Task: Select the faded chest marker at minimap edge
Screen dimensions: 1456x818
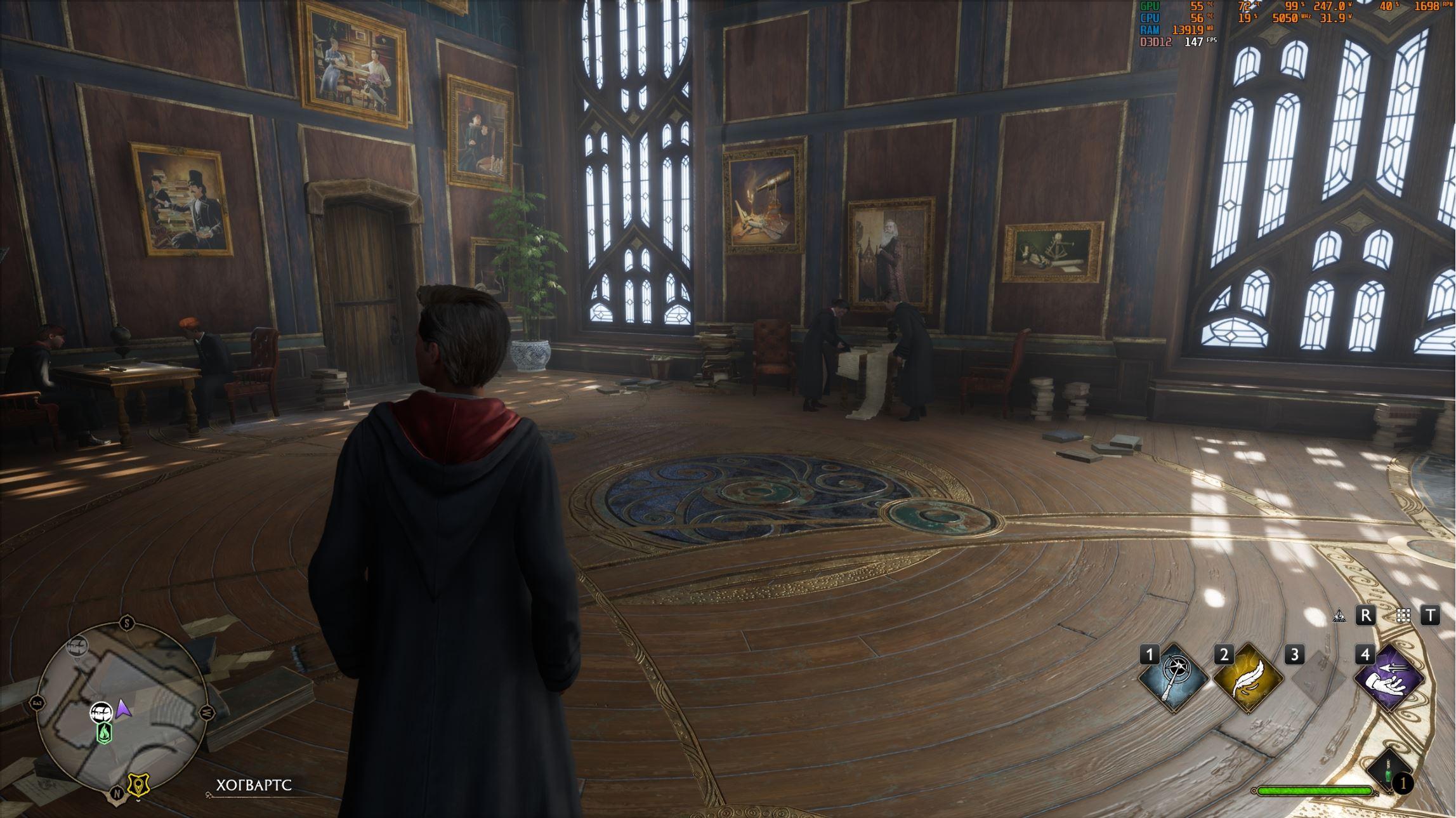Action: (78, 646)
